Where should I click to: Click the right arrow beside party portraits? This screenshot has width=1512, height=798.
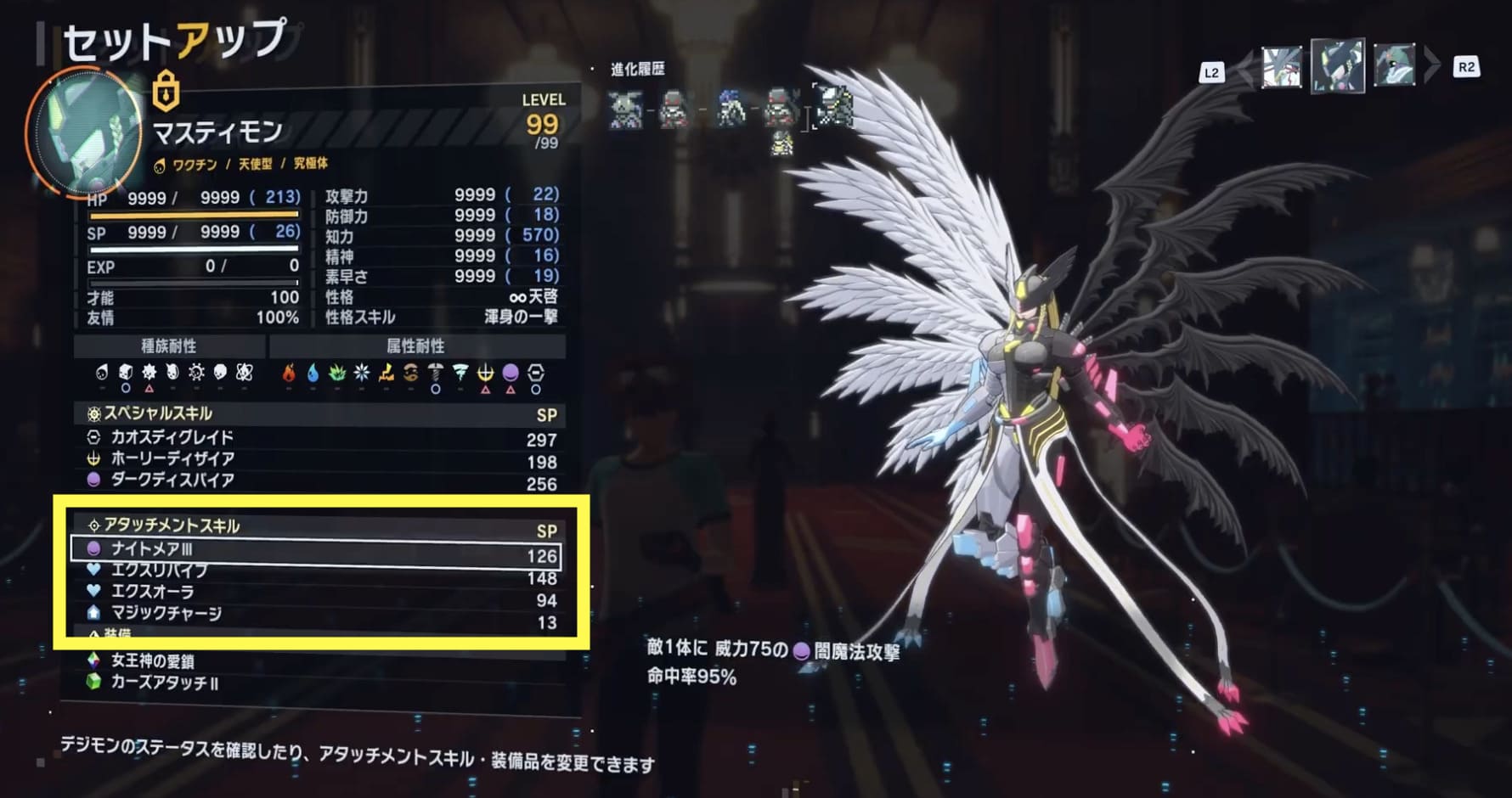(1432, 66)
